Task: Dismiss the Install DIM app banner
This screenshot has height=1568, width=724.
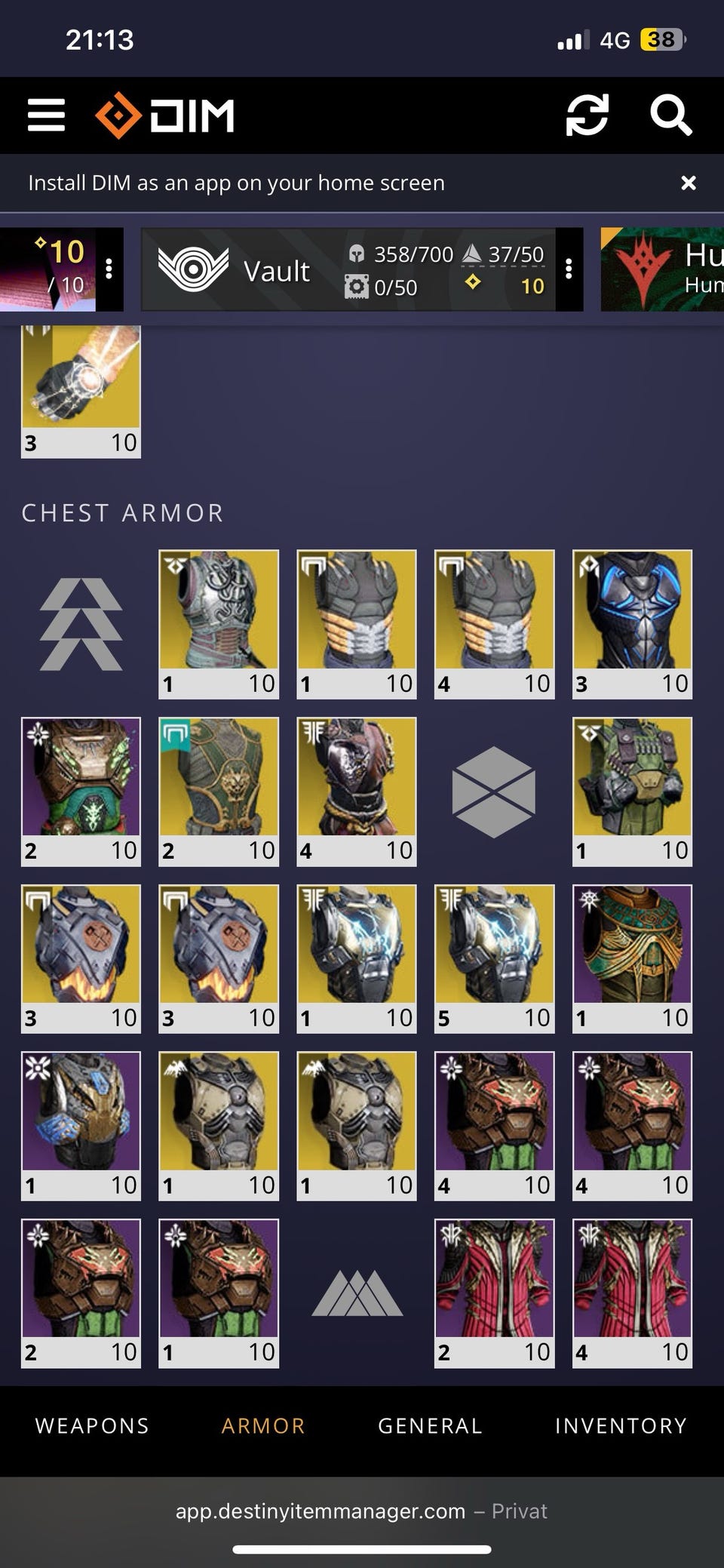Action: point(688,183)
